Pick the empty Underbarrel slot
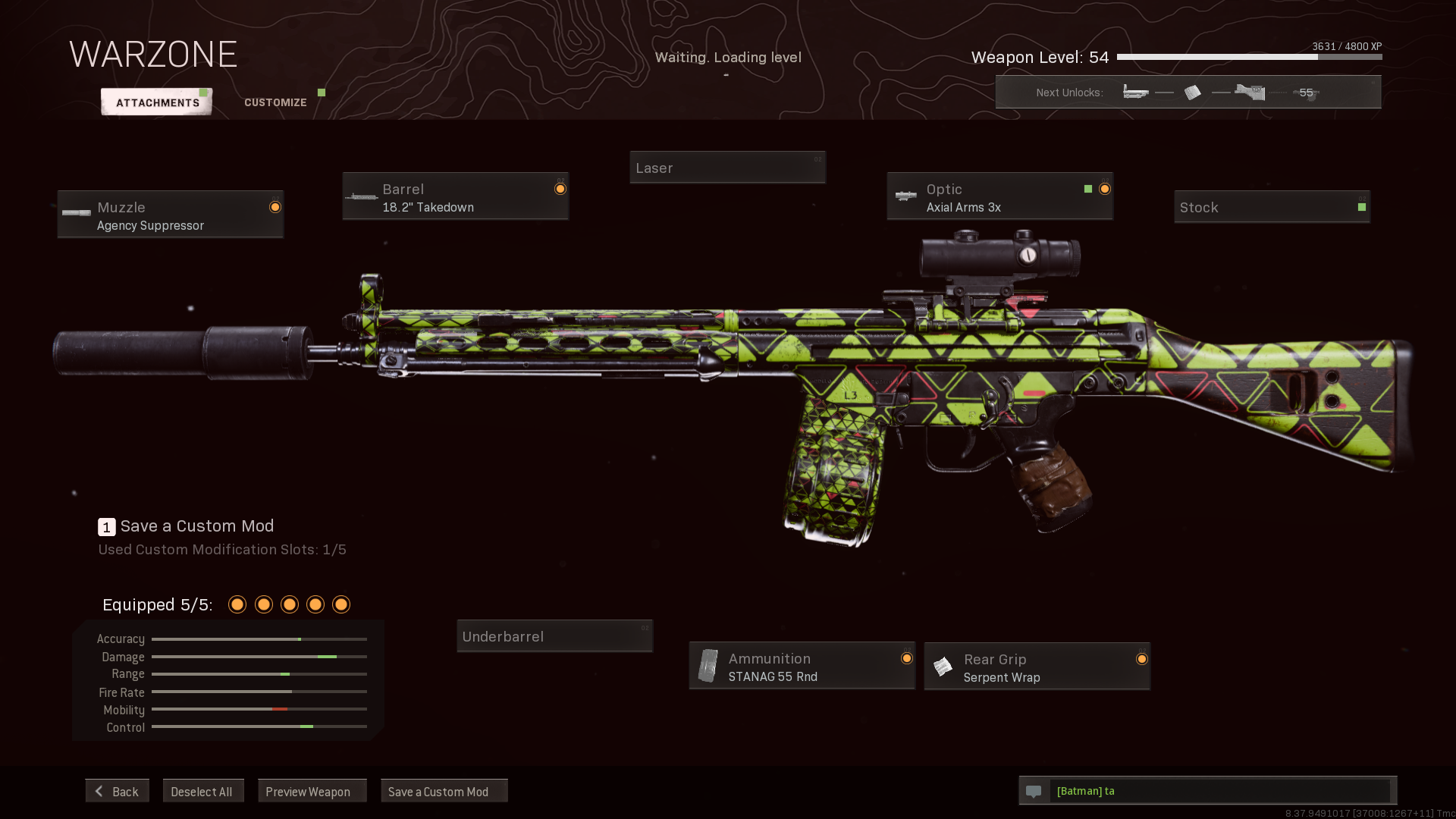The height and width of the screenshot is (819, 1456). (x=554, y=636)
